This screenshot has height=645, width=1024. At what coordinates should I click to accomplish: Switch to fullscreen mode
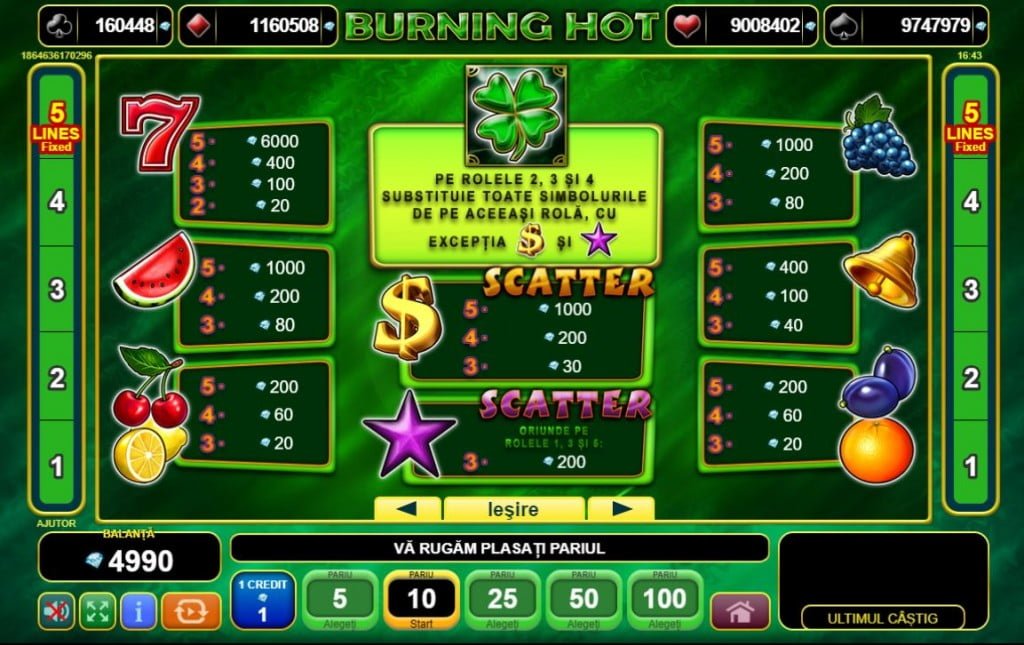pyautogui.click(x=98, y=611)
